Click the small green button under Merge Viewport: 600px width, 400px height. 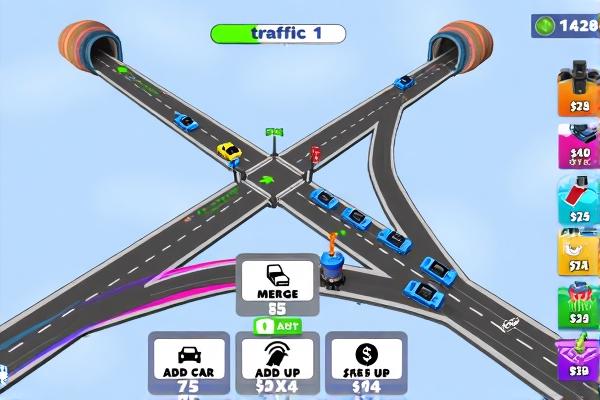(274, 326)
